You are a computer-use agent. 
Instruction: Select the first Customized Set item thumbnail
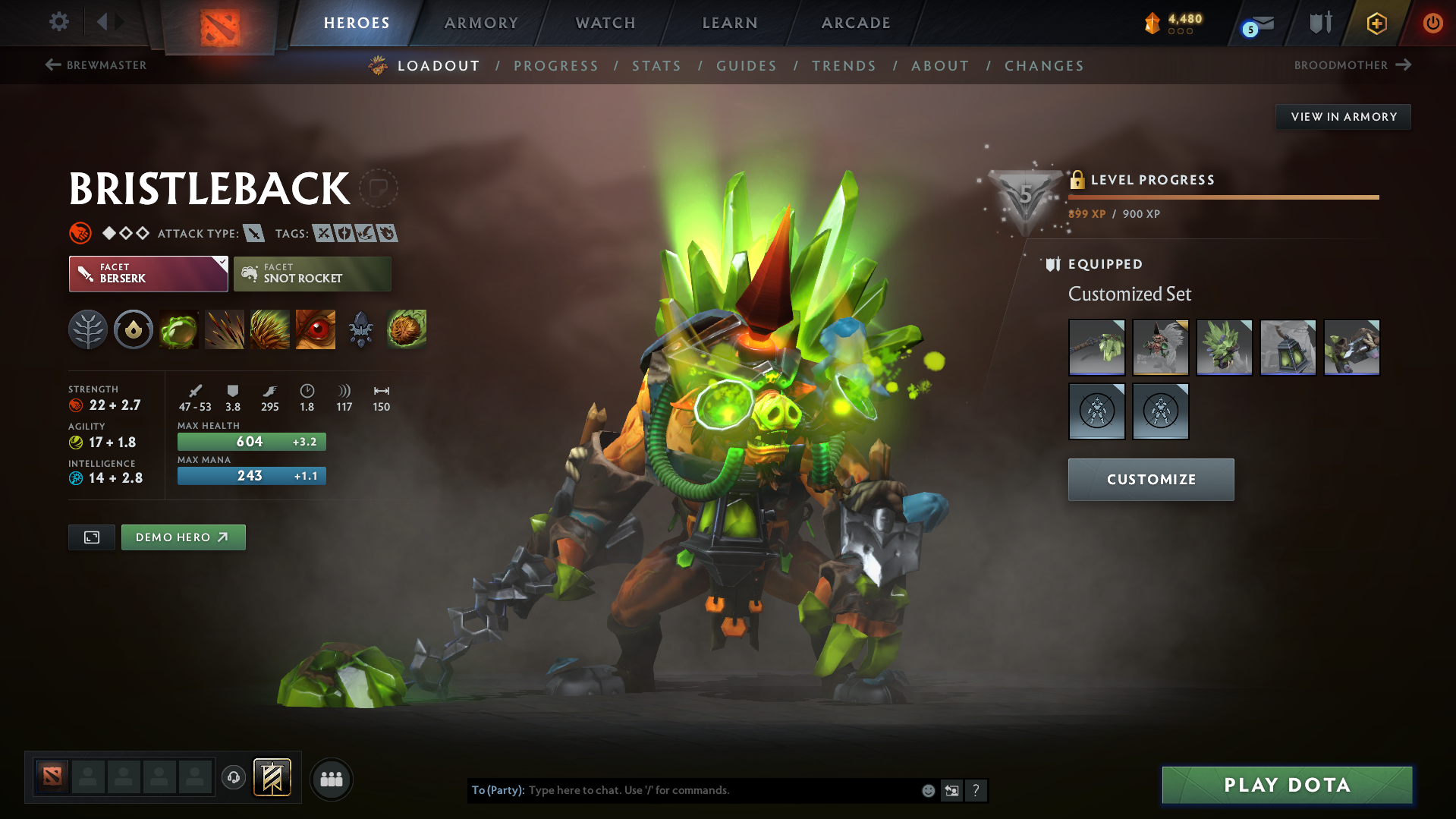coord(1096,347)
